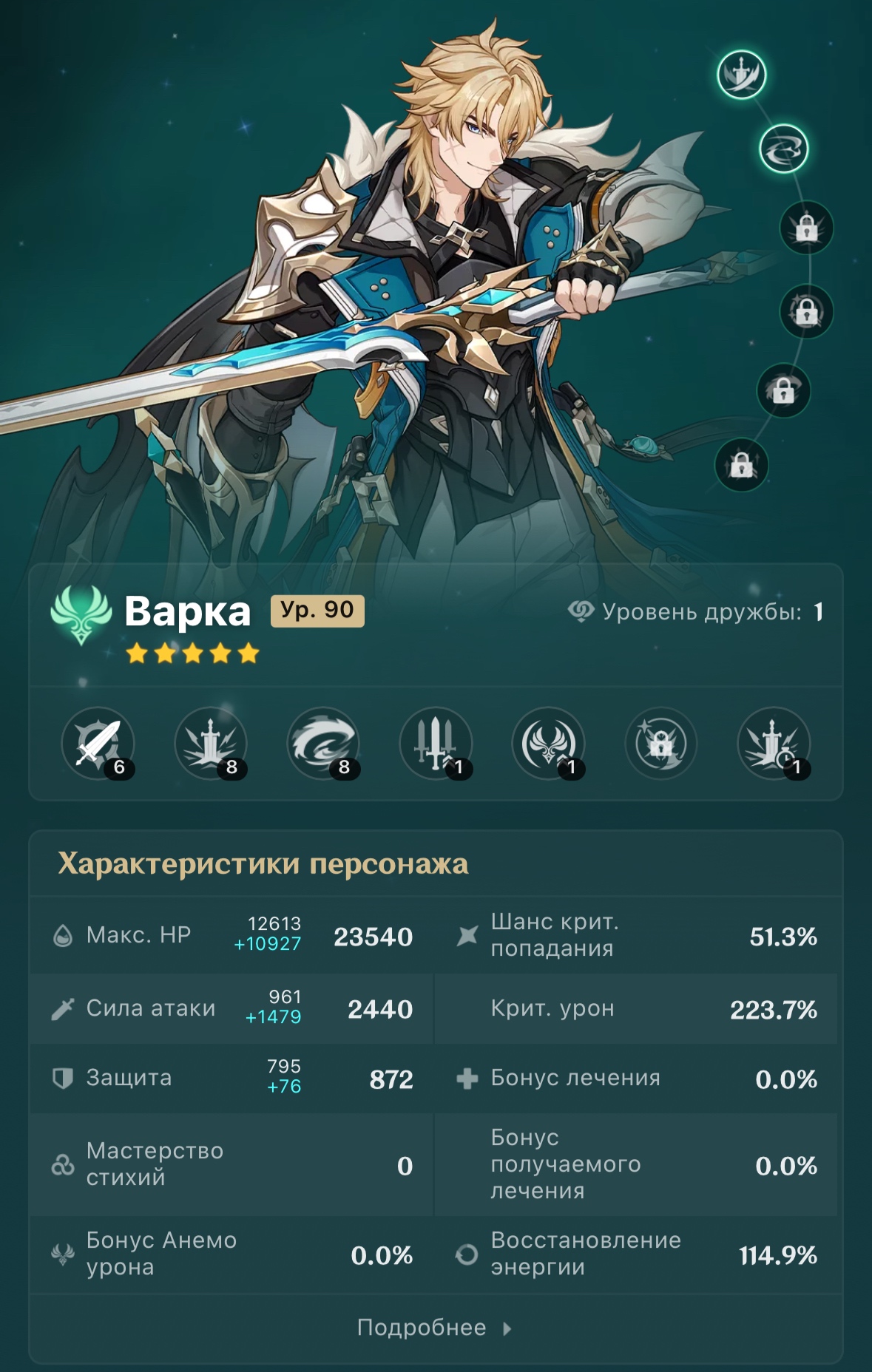Open the normal attack talent at level 6
872x1372 pixels.
pyautogui.click(x=98, y=744)
